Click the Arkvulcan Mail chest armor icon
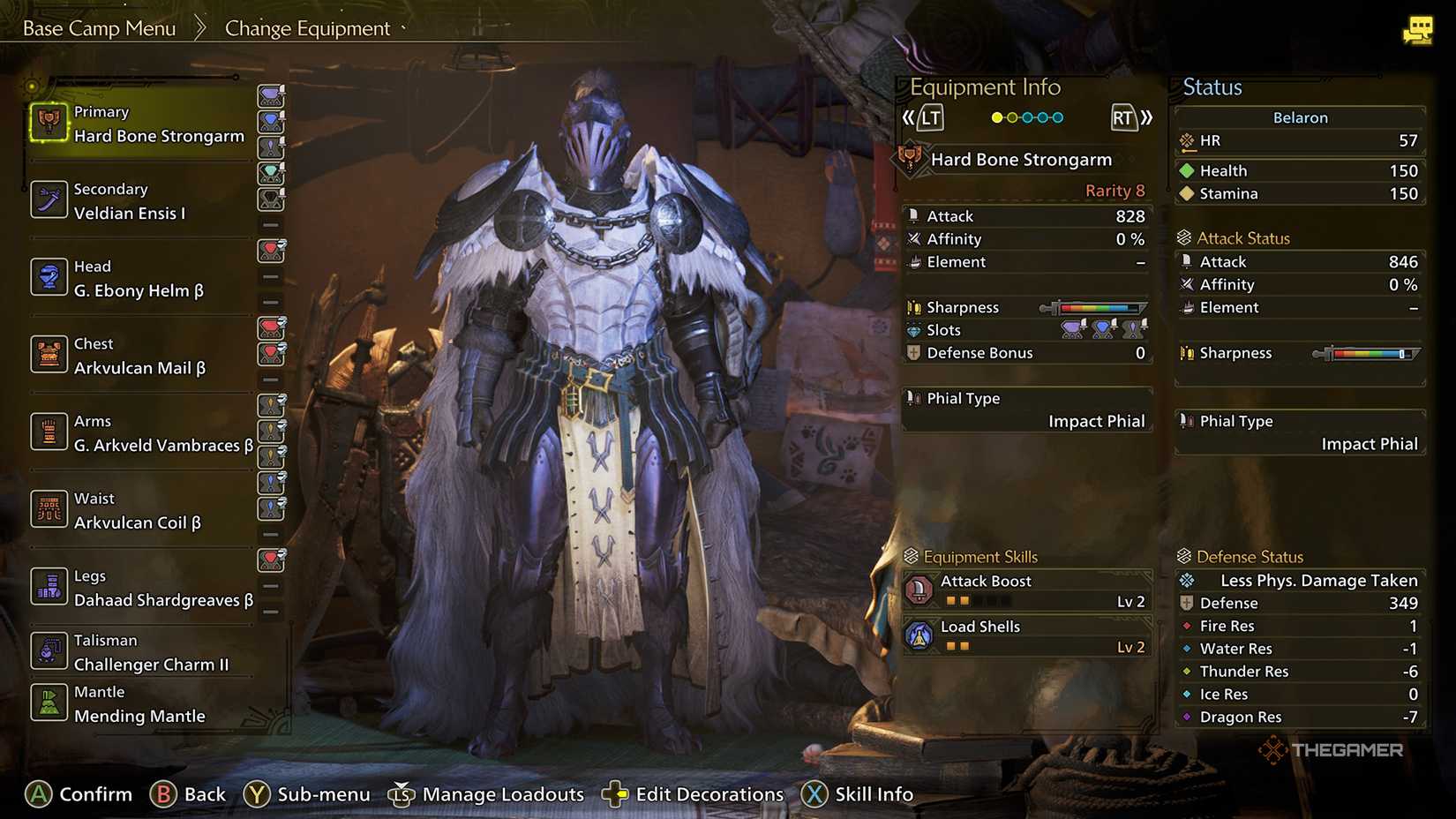 49,355
